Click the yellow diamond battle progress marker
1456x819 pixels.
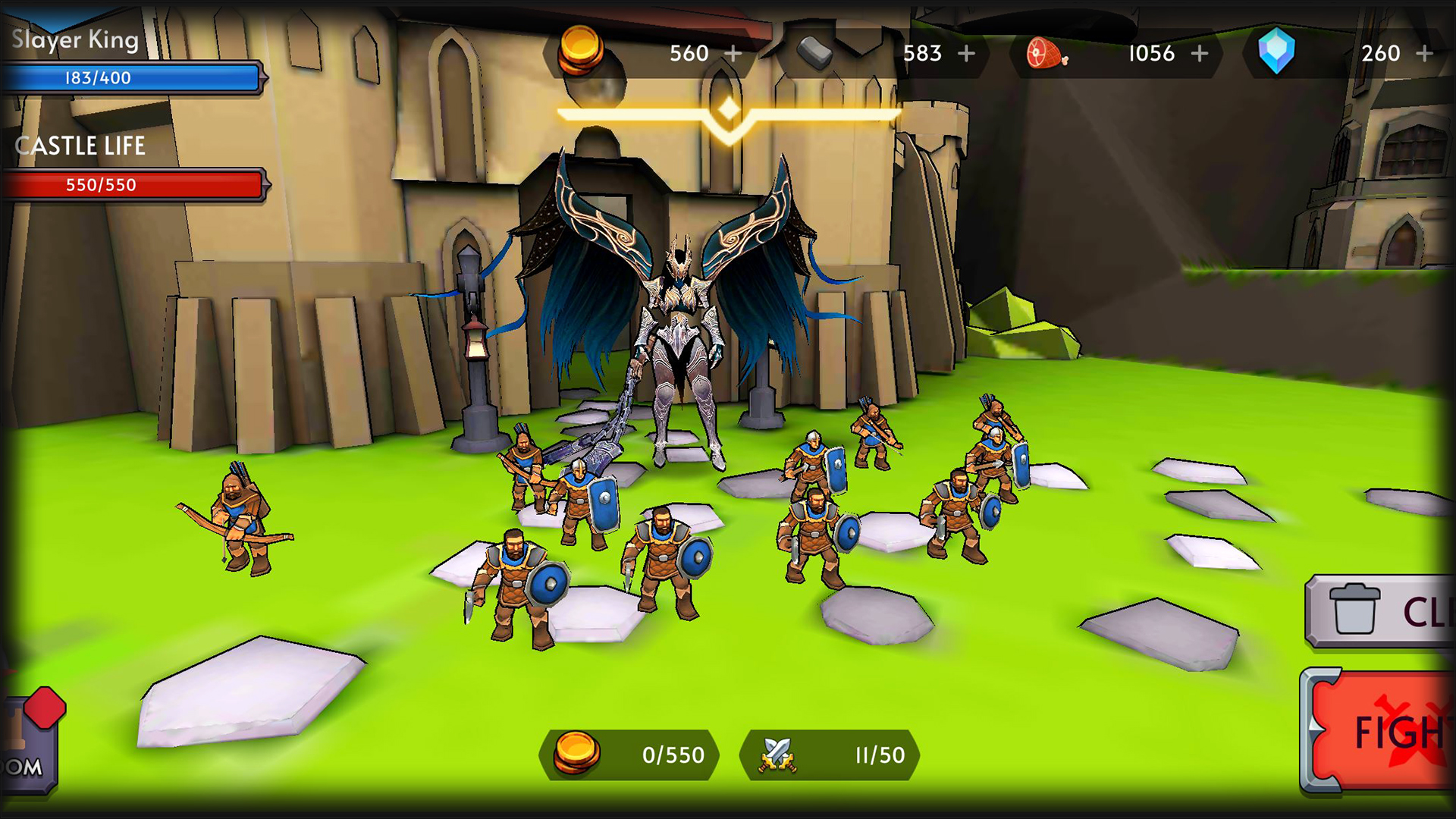tap(726, 112)
